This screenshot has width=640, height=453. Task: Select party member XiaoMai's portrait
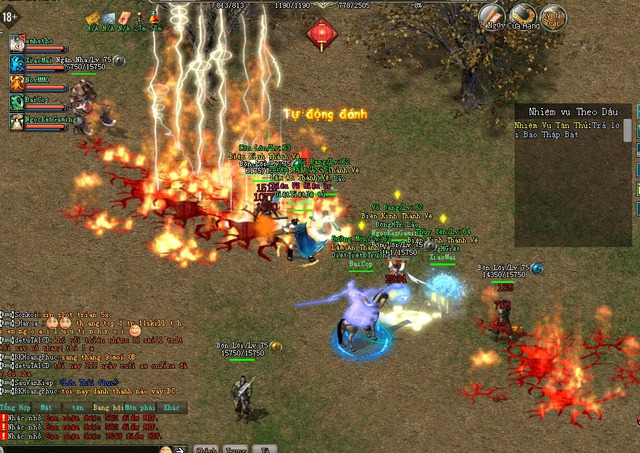point(18,63)
